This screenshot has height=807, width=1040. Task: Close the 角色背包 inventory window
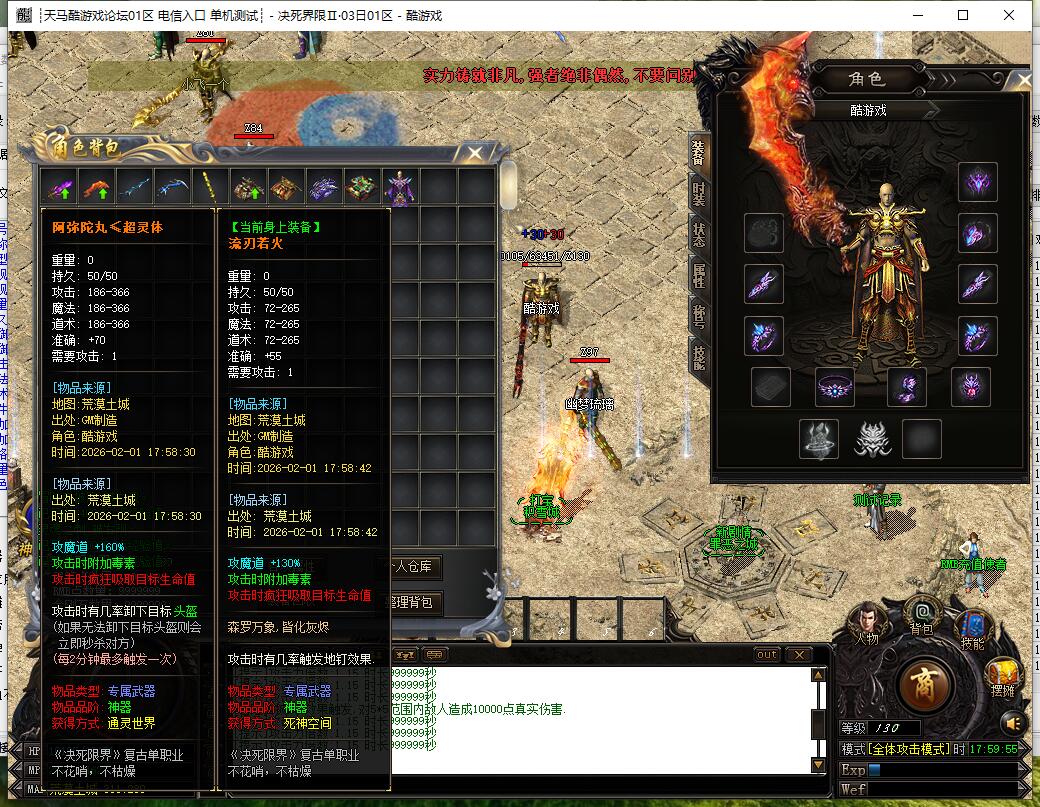tap(475, 153)
